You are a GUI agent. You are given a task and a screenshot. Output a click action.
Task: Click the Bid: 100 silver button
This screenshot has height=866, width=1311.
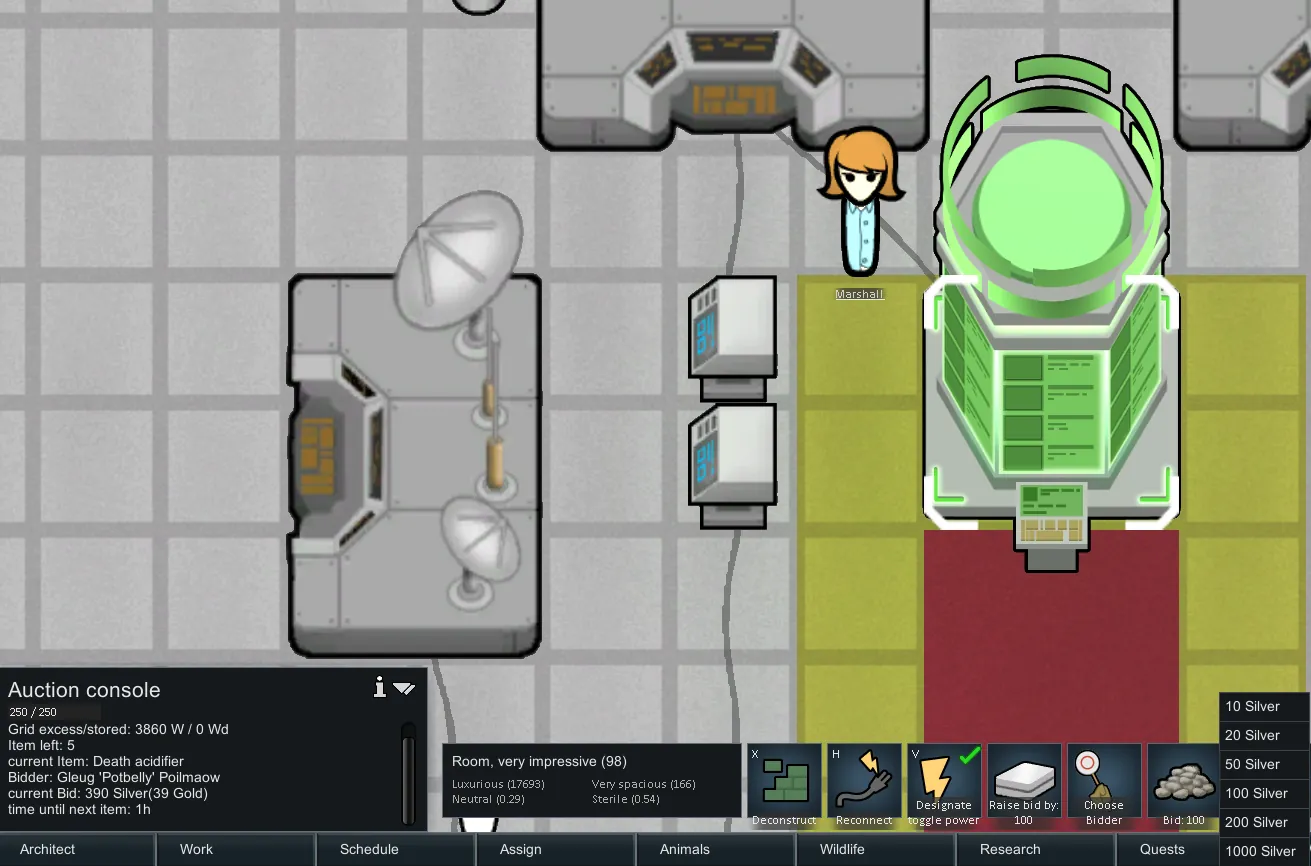tap(1183, 786)
